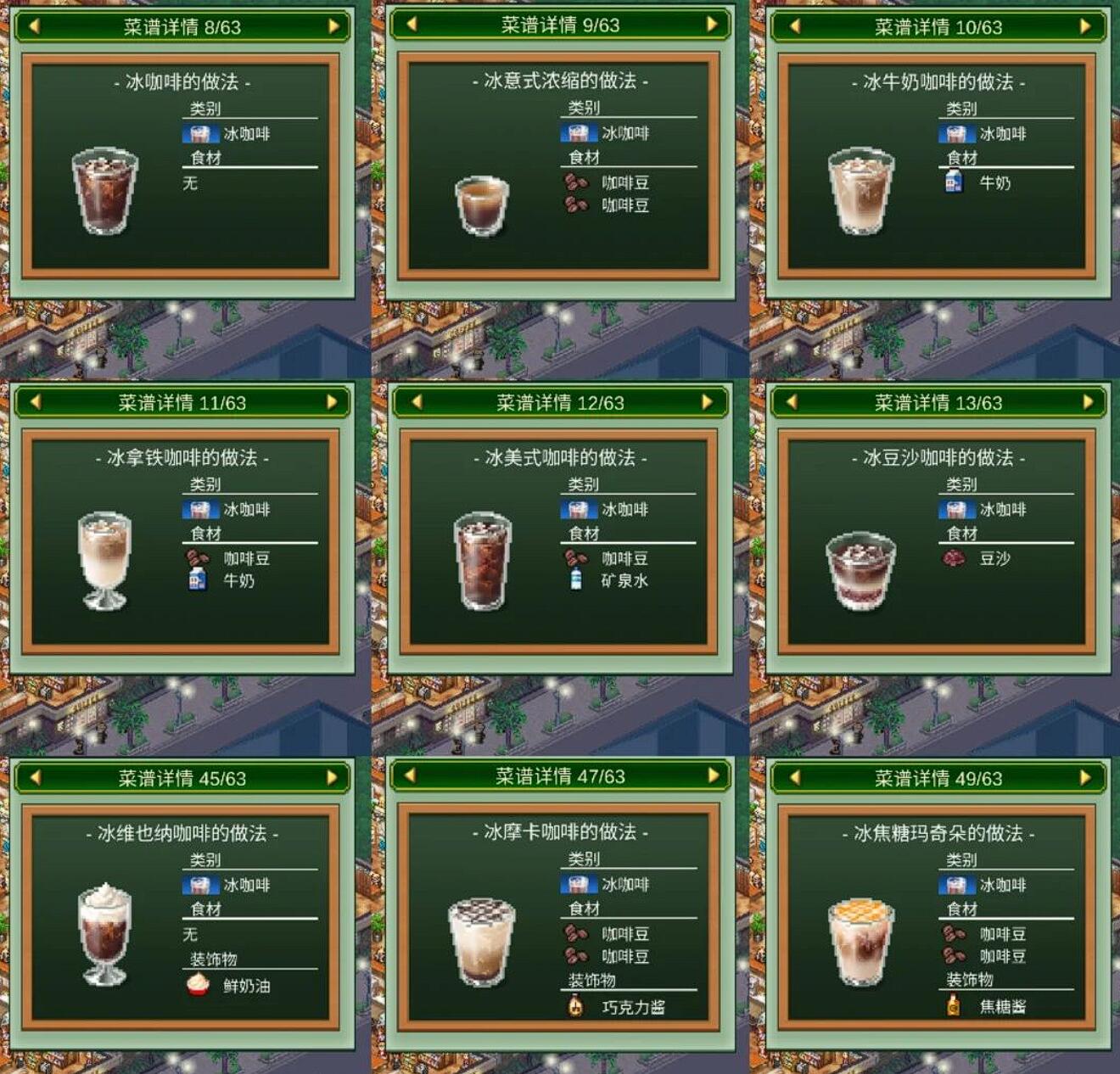Click next arrow on 菜谱详情 9/63 panel
1120x1074 pixels.
712,24
